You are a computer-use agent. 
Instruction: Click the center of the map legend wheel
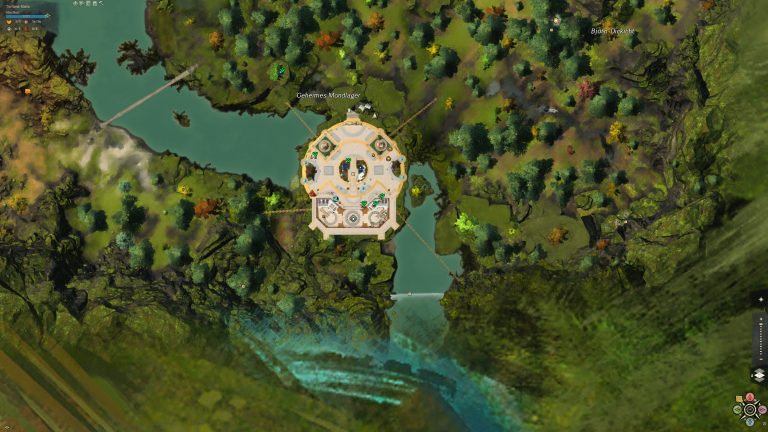pyautogui.click(x=750, y=409)
